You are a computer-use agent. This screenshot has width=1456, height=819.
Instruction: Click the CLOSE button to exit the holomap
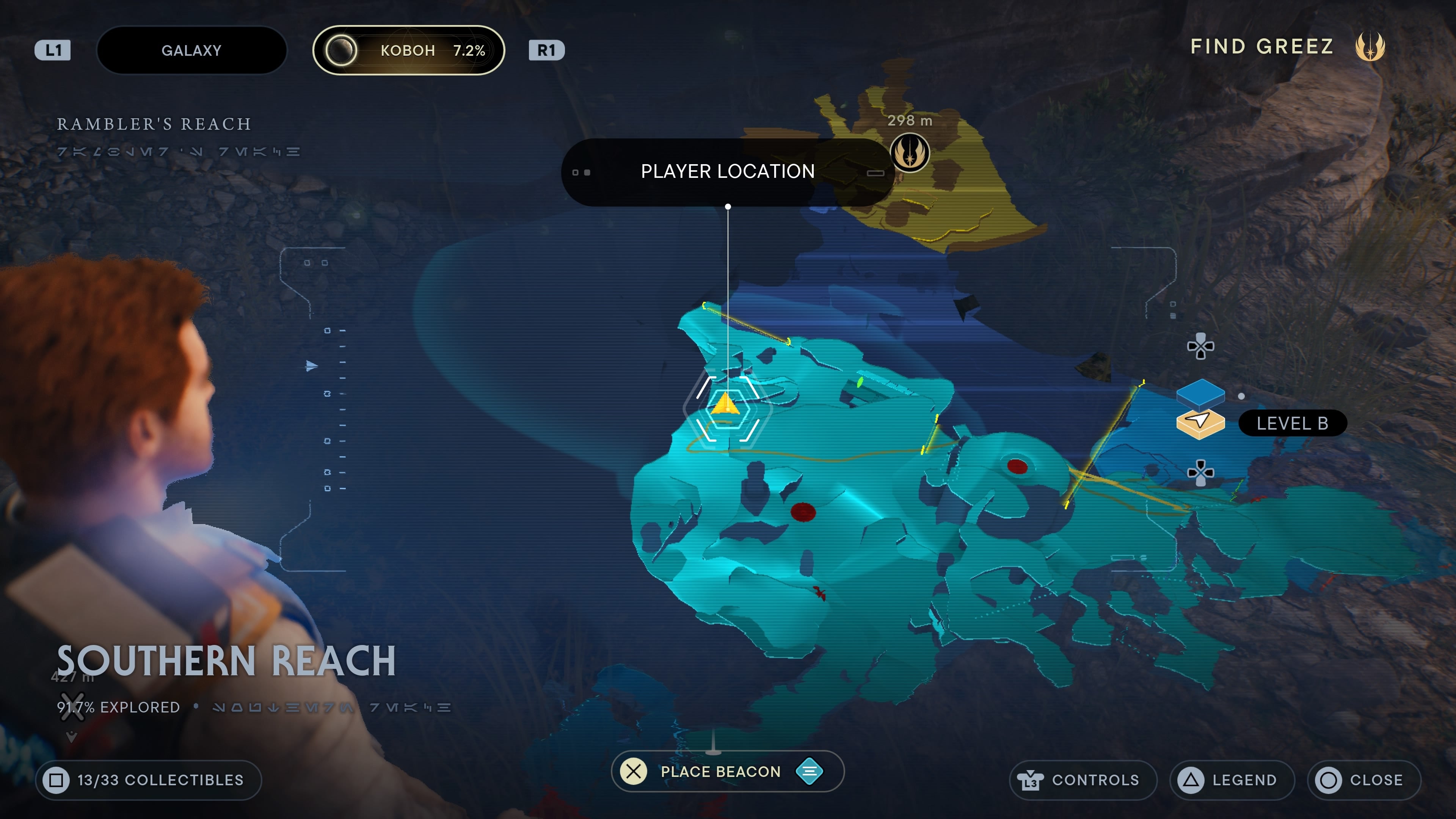[x=1363, y=780]
